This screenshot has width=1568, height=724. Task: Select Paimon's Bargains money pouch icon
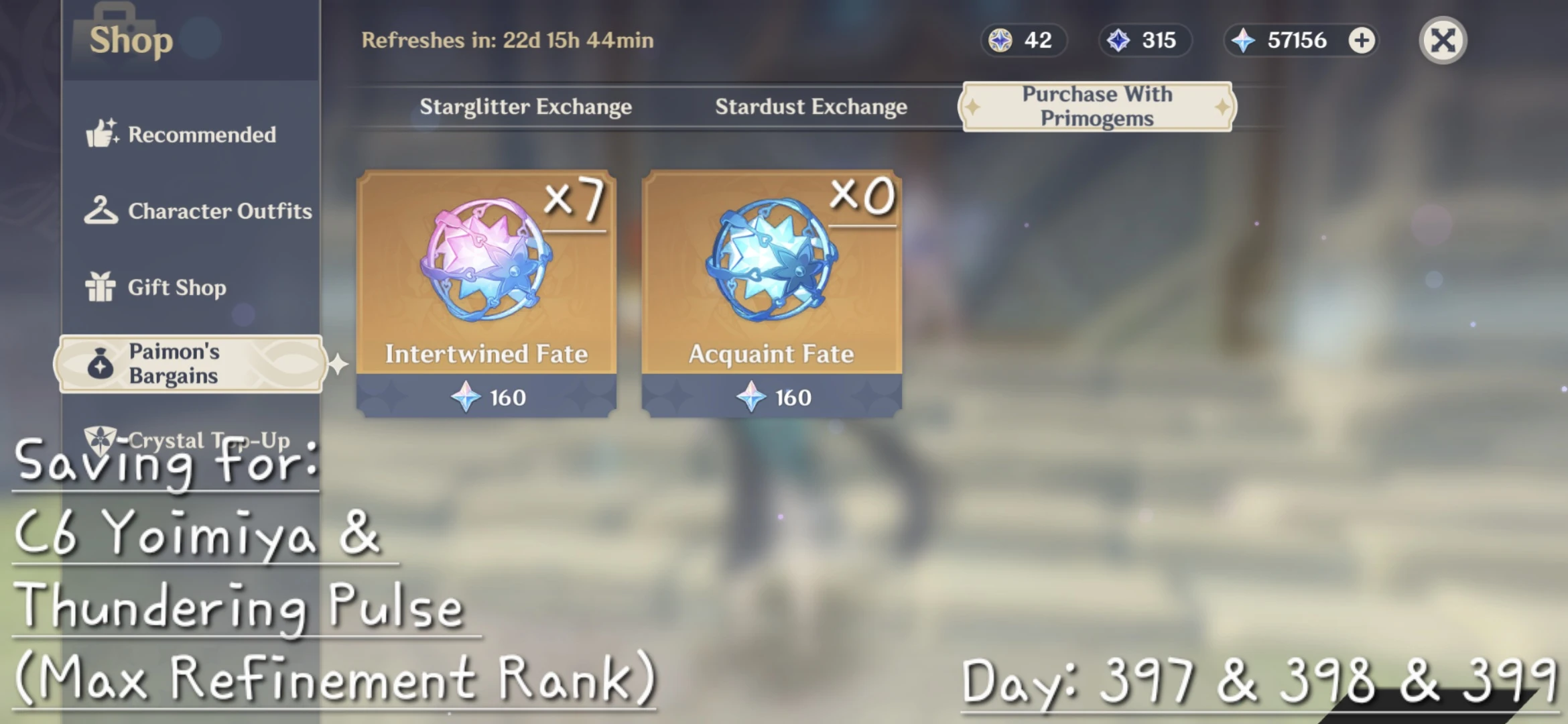[x=101, y=365]
